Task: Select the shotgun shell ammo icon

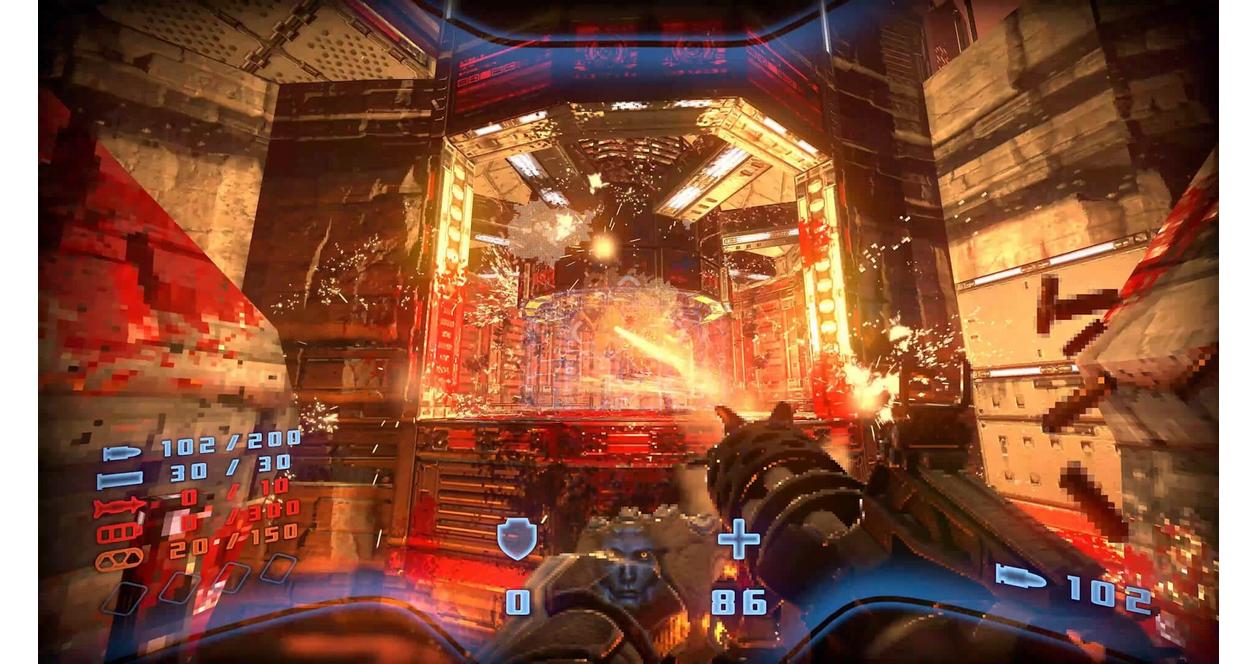Action: tap(119, 480)
